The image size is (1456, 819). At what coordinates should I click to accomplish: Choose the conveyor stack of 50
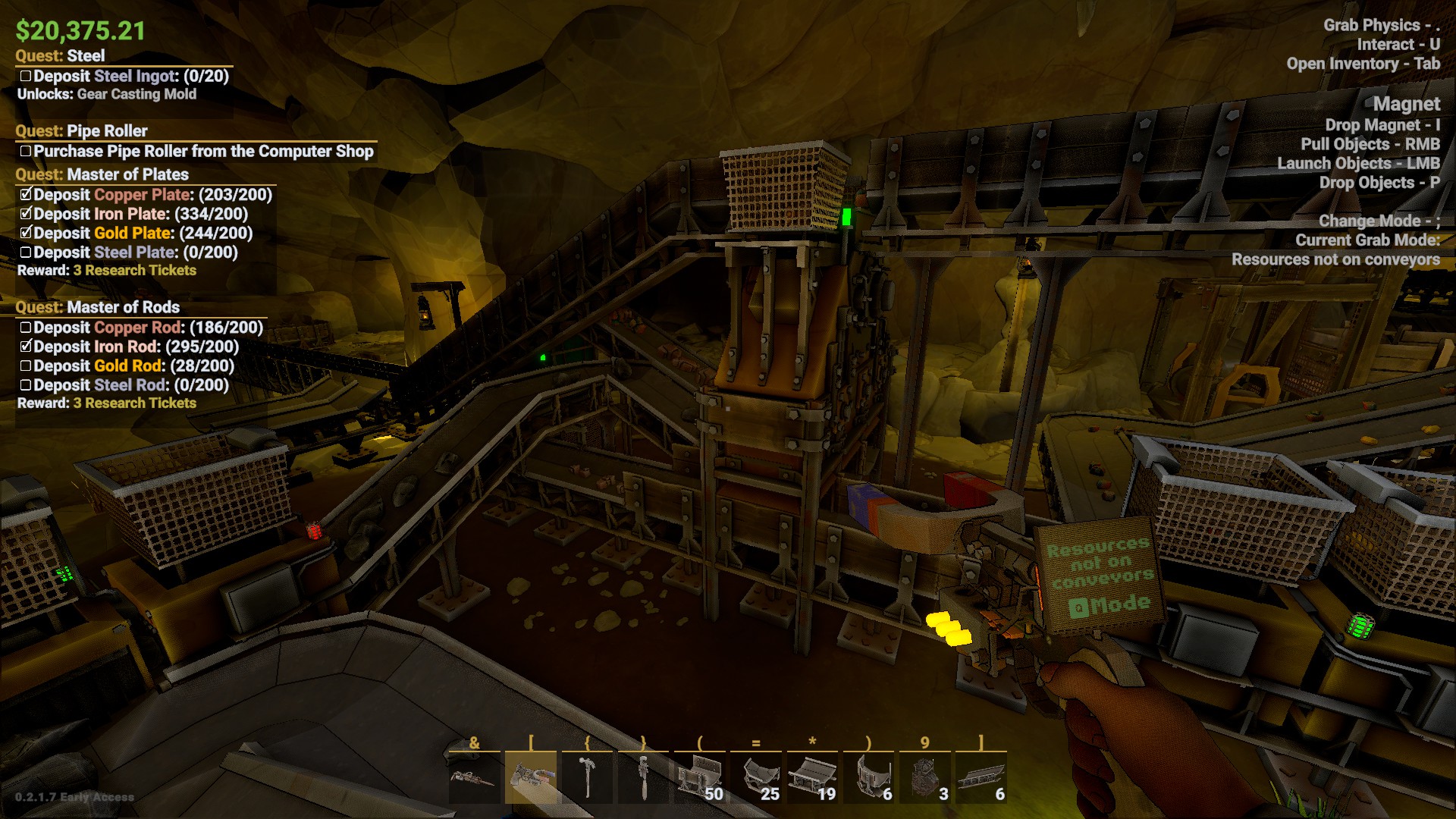[x=699, y=778]
